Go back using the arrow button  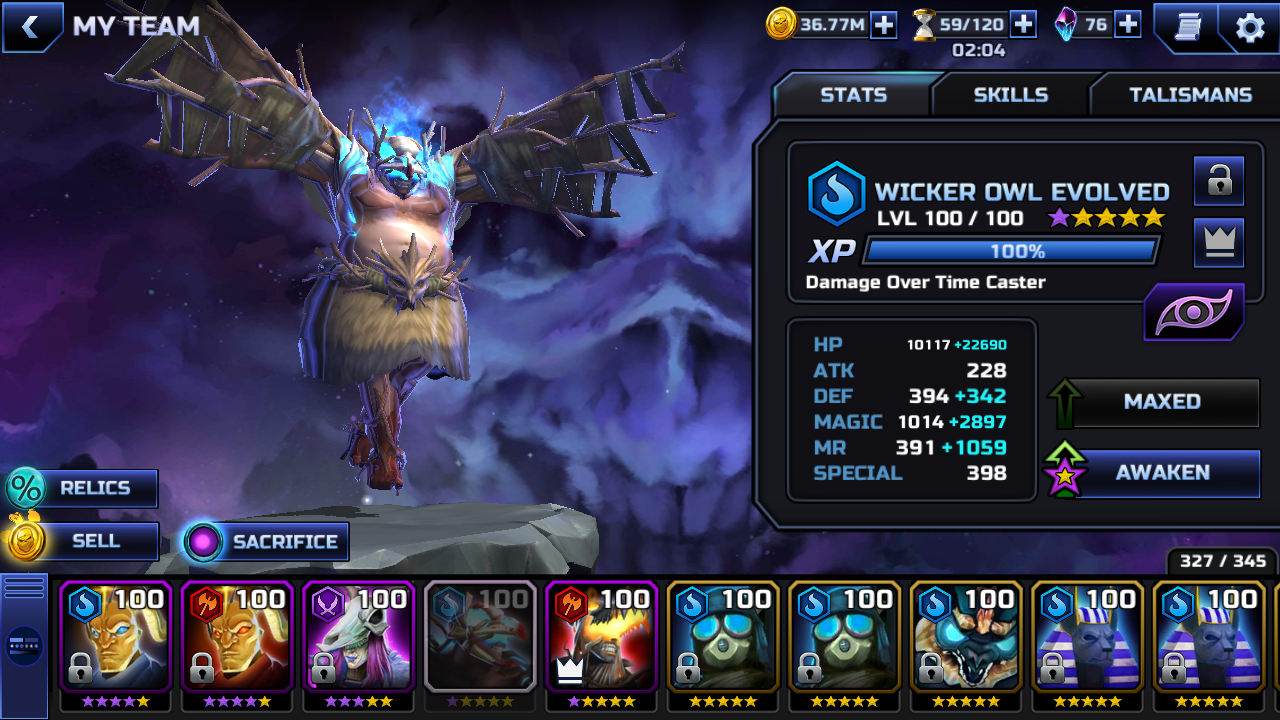(30, 27)
